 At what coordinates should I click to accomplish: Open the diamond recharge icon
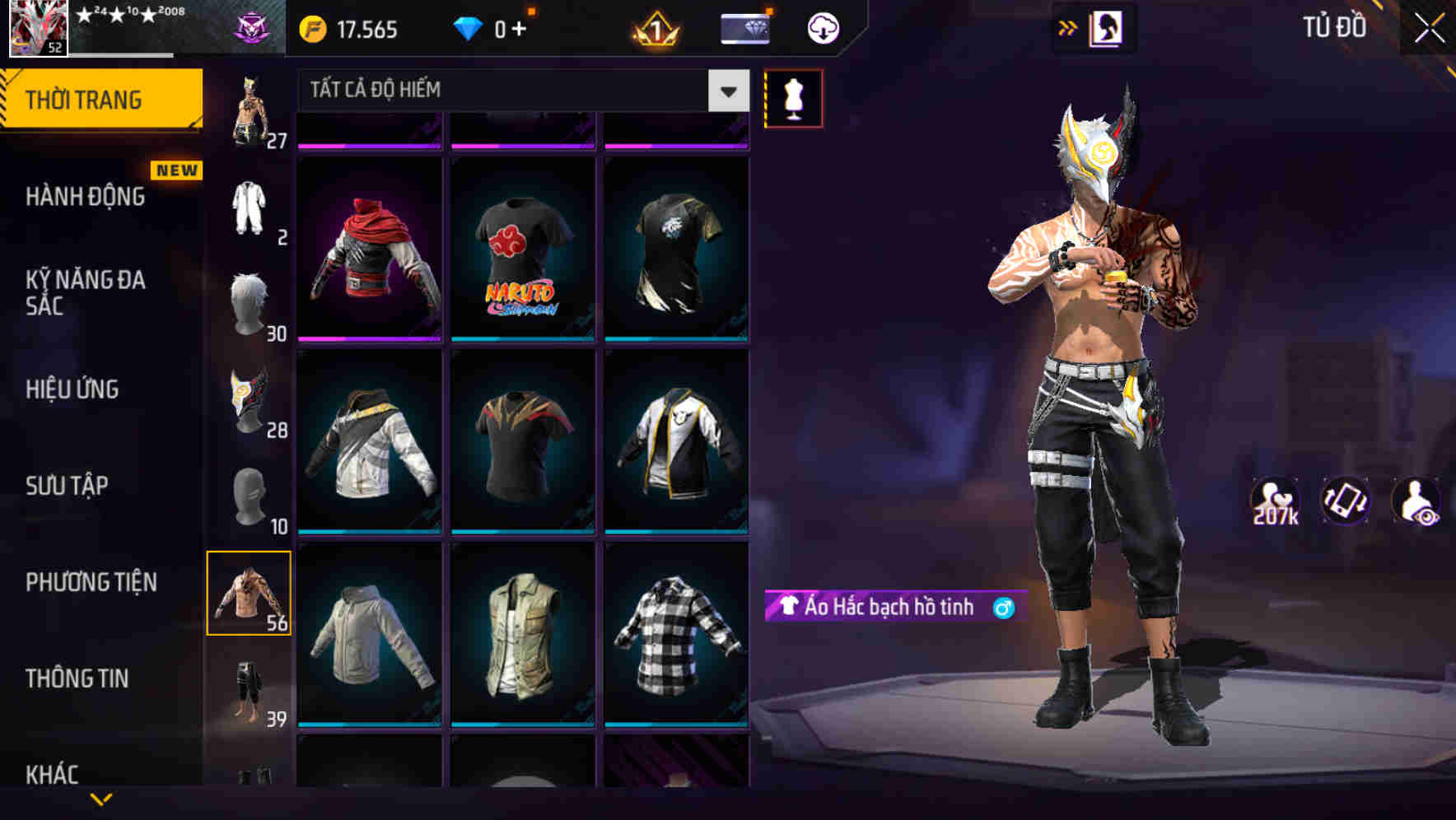pos(469,27)
